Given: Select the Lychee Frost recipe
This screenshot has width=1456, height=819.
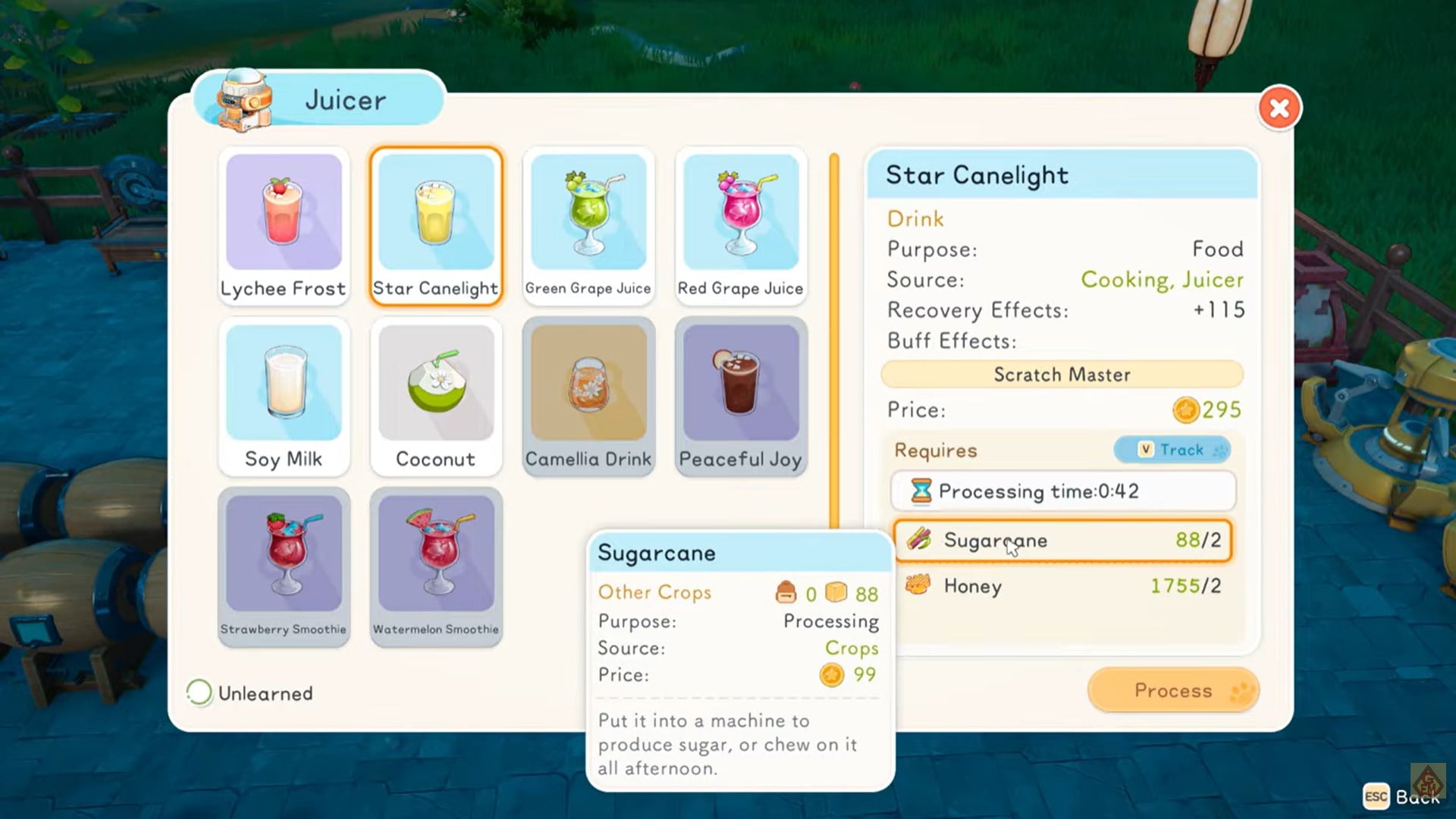Looking at the screenshot, I should (284, 226).
